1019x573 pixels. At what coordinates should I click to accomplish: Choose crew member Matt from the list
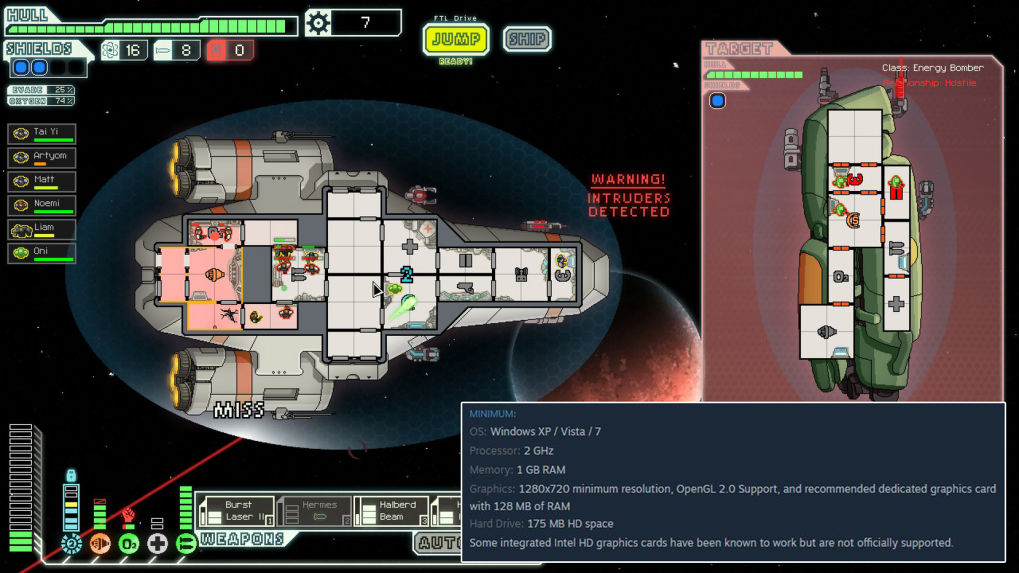coord(42,181)
